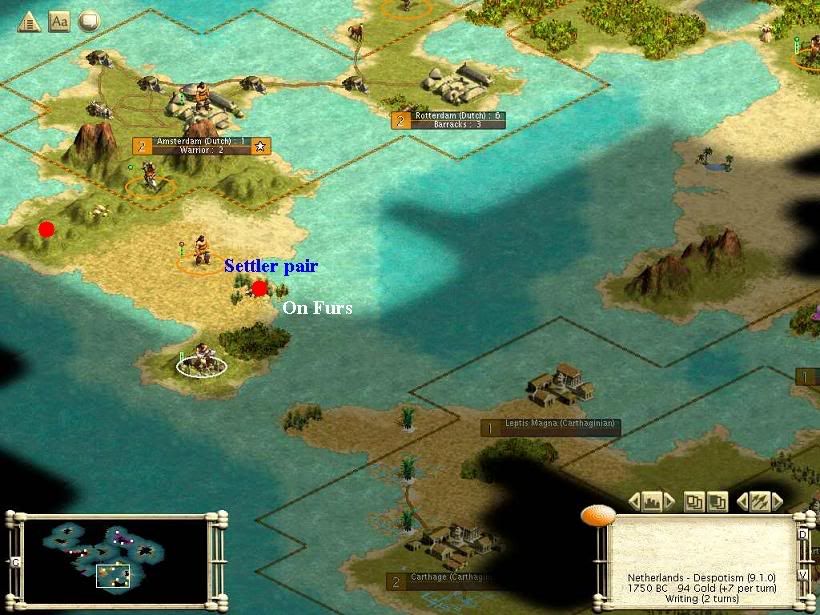The height and width of the screenshot is (615, 820).
Task: Click the dark overlapping-squares button
Action: pos(717,501)
